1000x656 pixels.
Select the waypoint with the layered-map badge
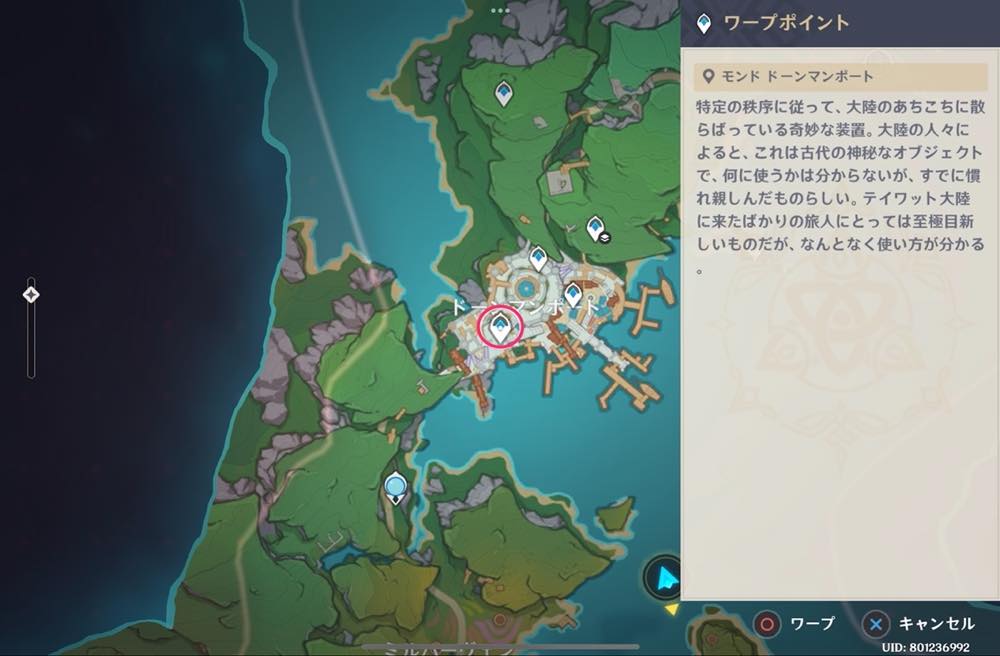[596, 229]
